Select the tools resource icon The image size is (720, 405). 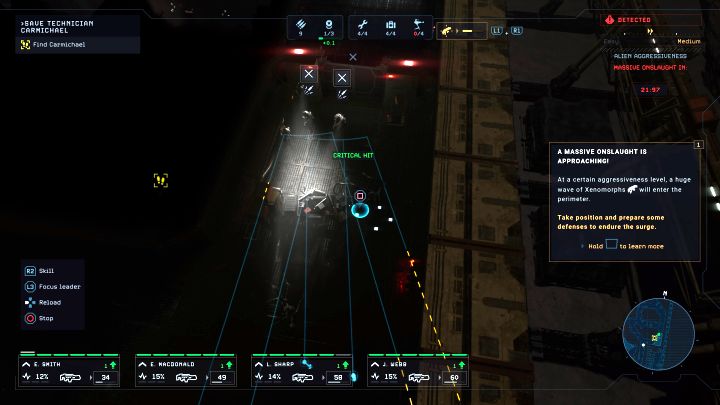pyautogui.click(x=362, y=23)
